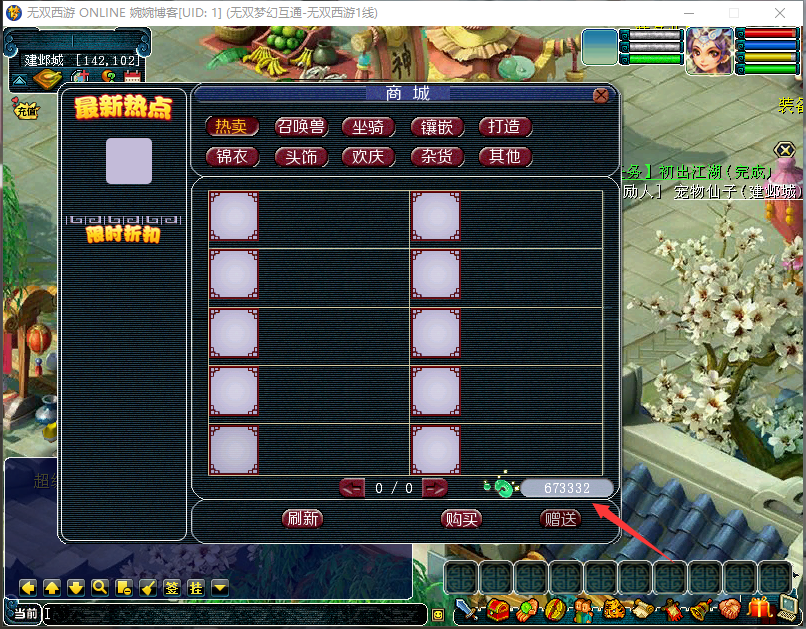Image resolution: width=806 pixels, height=629 pixels.
Task: Select the 热卖 shop category
Action: tap(232, 127)
